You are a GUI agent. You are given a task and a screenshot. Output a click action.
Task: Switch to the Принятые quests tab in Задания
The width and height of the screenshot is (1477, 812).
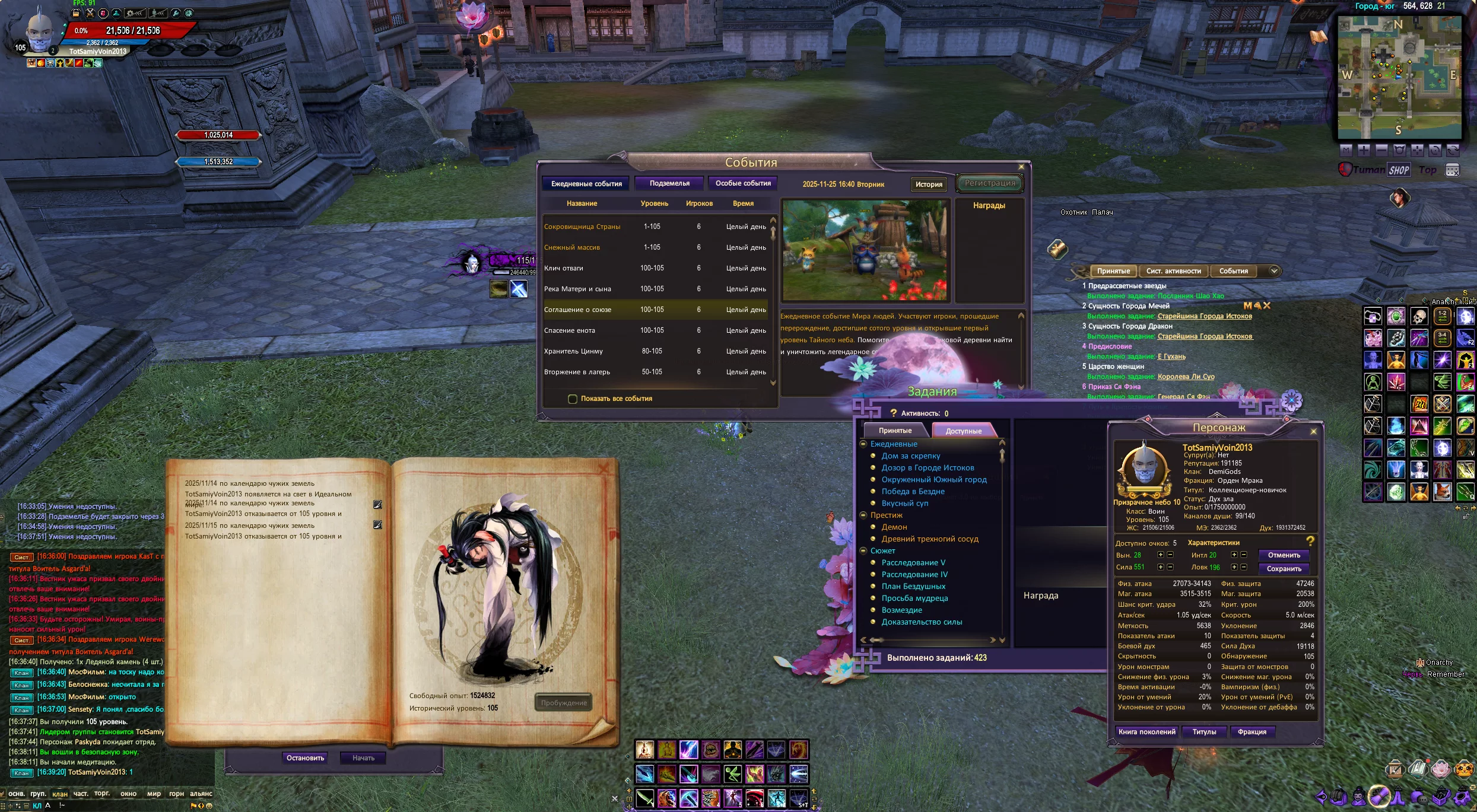click(895, 431)
